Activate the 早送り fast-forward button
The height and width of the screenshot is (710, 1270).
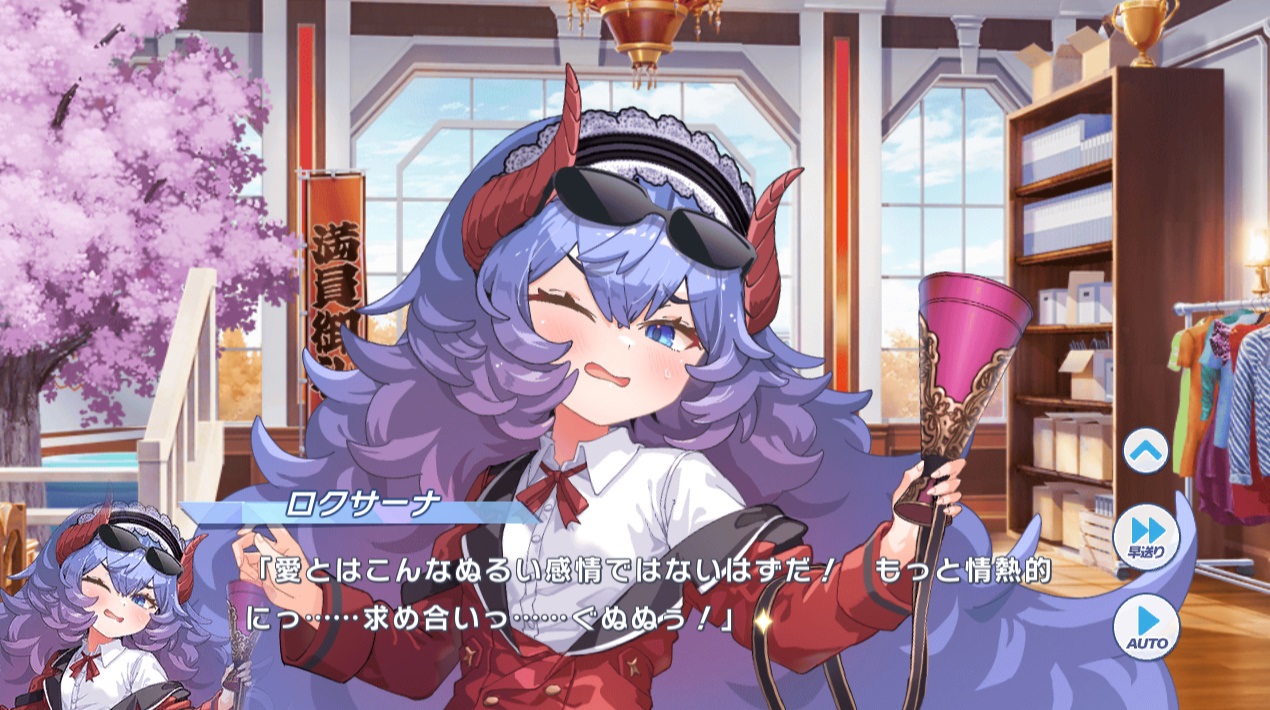1146,537
